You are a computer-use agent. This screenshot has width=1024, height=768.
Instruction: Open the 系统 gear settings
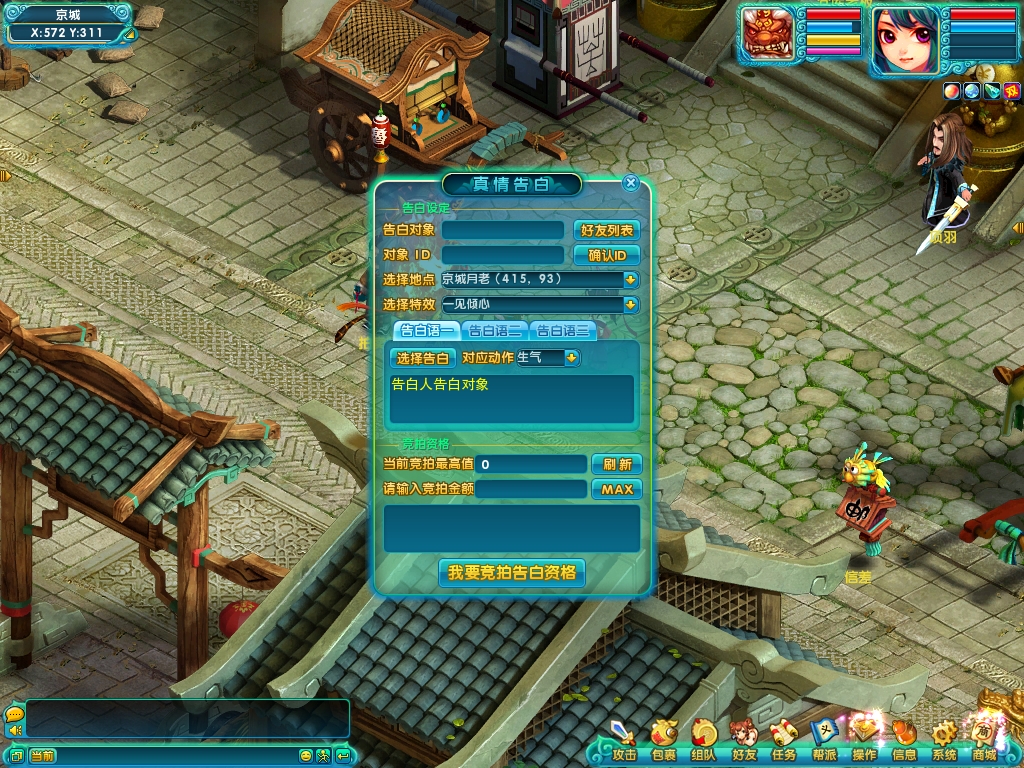[944, 740]
